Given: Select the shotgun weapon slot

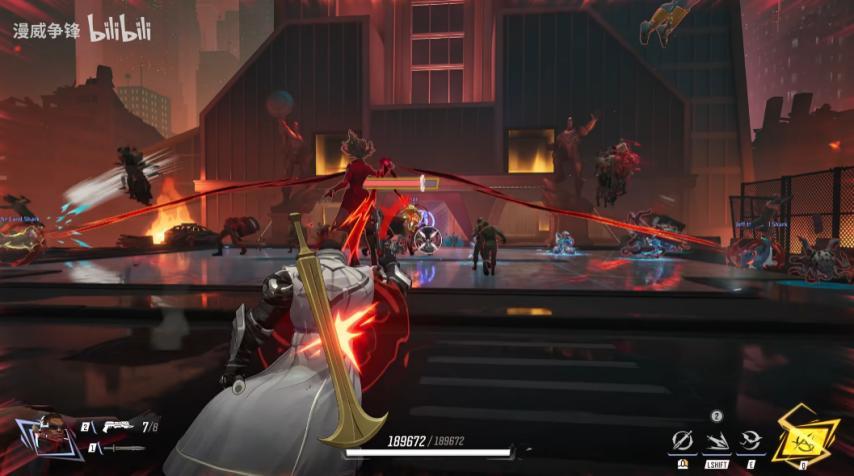Looking at the screenshot, I should tap(116, 426).
